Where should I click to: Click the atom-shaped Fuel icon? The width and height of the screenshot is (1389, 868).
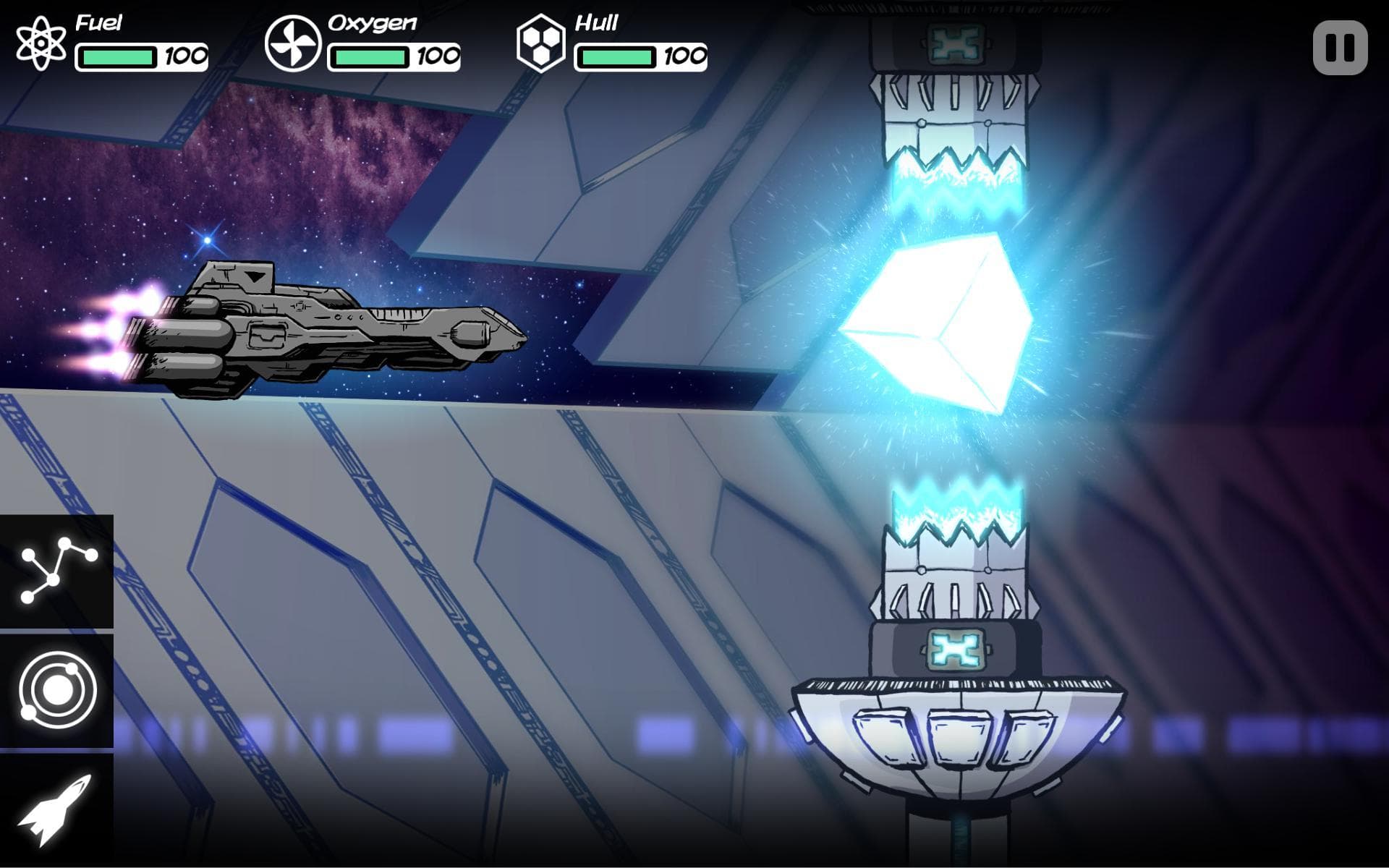click(40, 43)
